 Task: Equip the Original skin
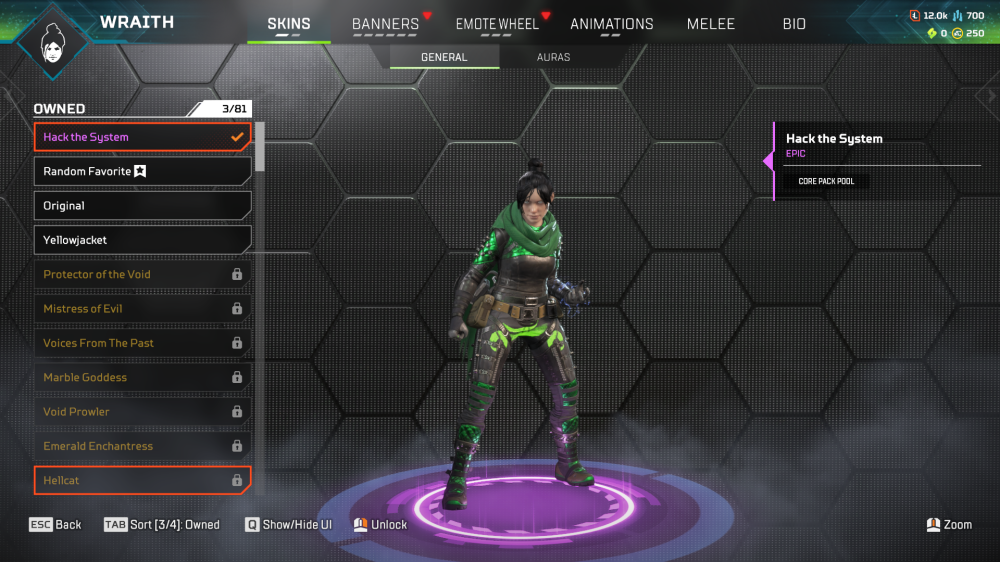click(x=142, y=206)
